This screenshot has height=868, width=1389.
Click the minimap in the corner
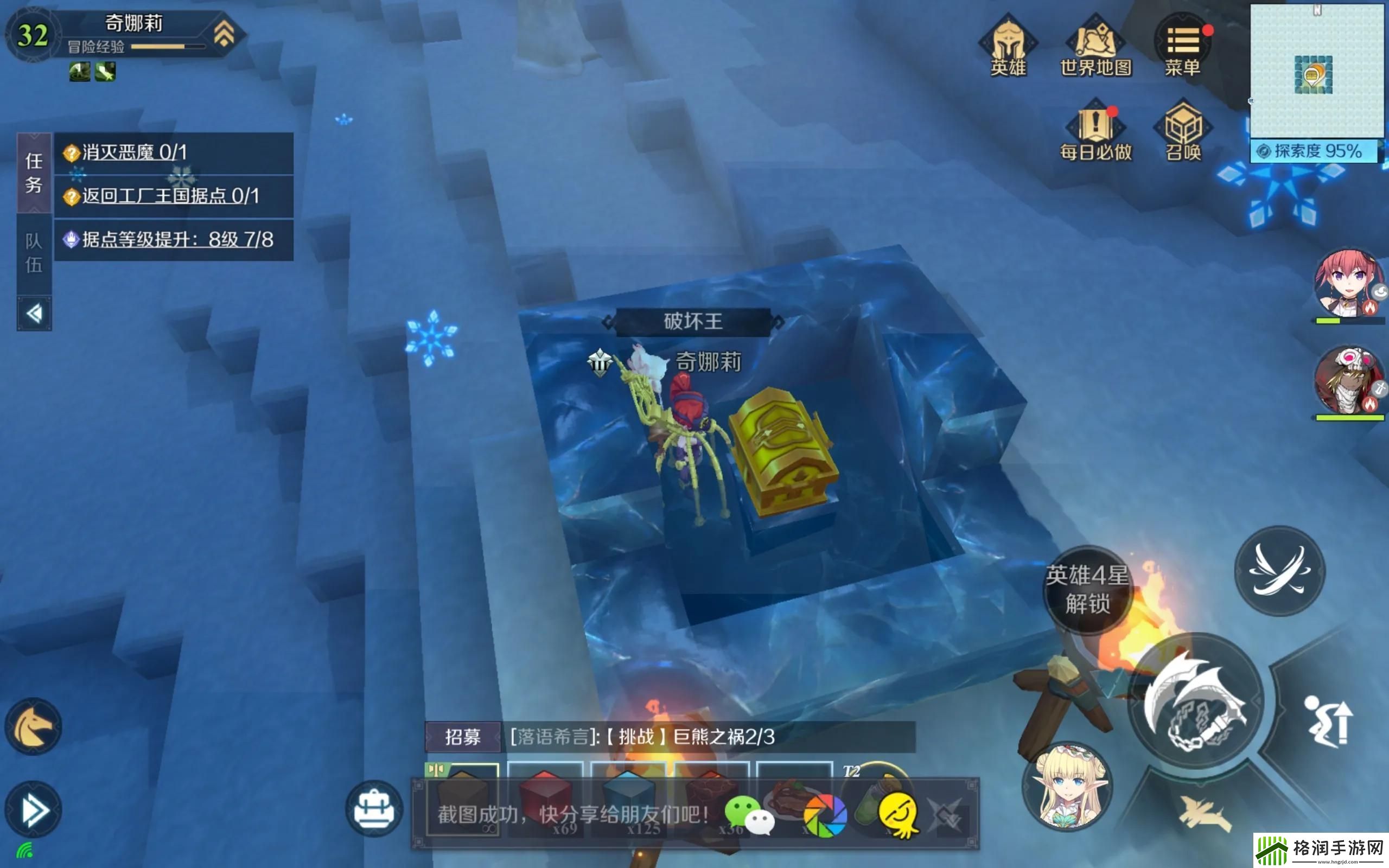[x=1317, y=72]
